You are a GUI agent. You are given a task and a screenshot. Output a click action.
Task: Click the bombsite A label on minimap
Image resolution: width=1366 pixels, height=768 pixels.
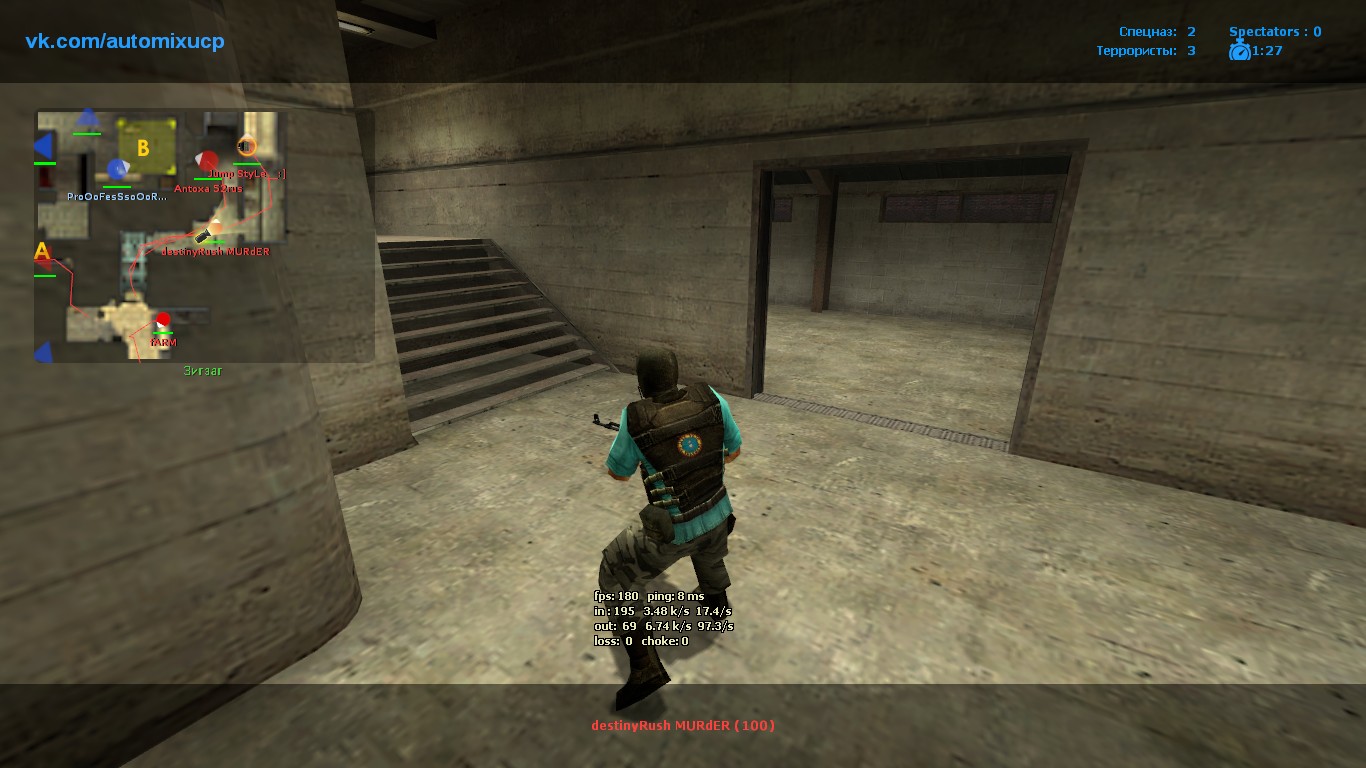click(42, 251)
